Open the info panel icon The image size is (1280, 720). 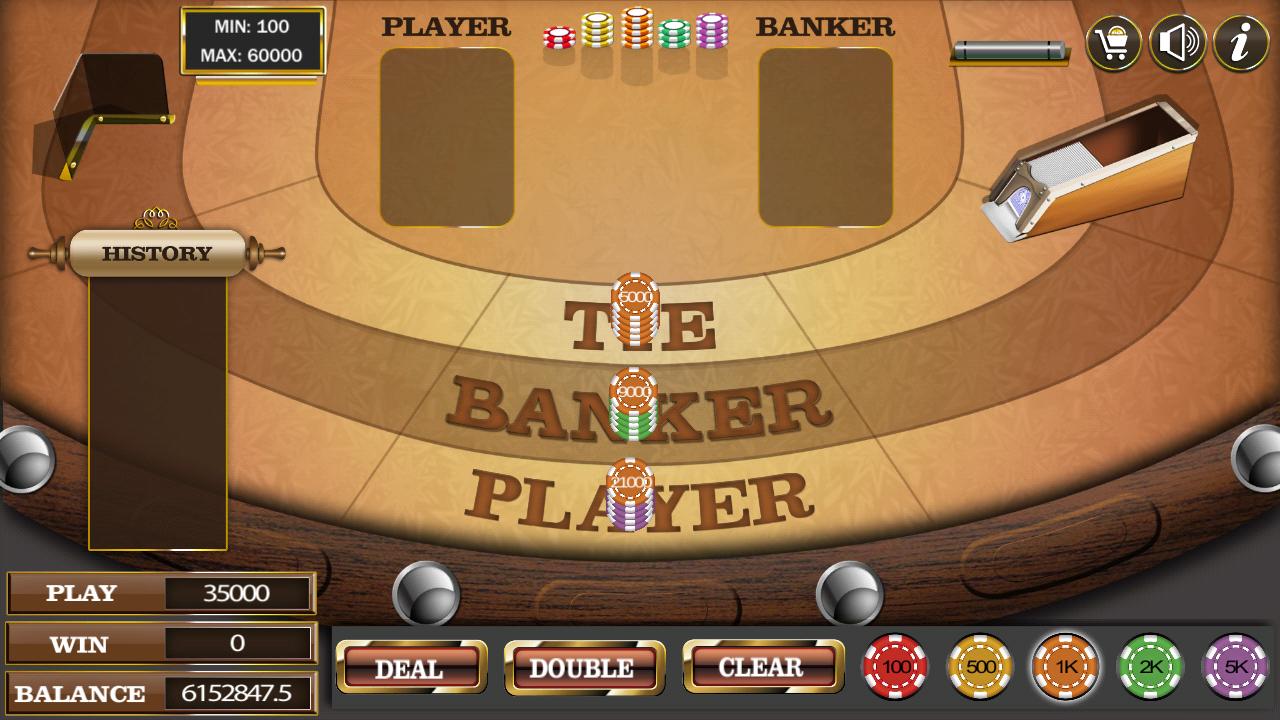tap(1240, 41)
